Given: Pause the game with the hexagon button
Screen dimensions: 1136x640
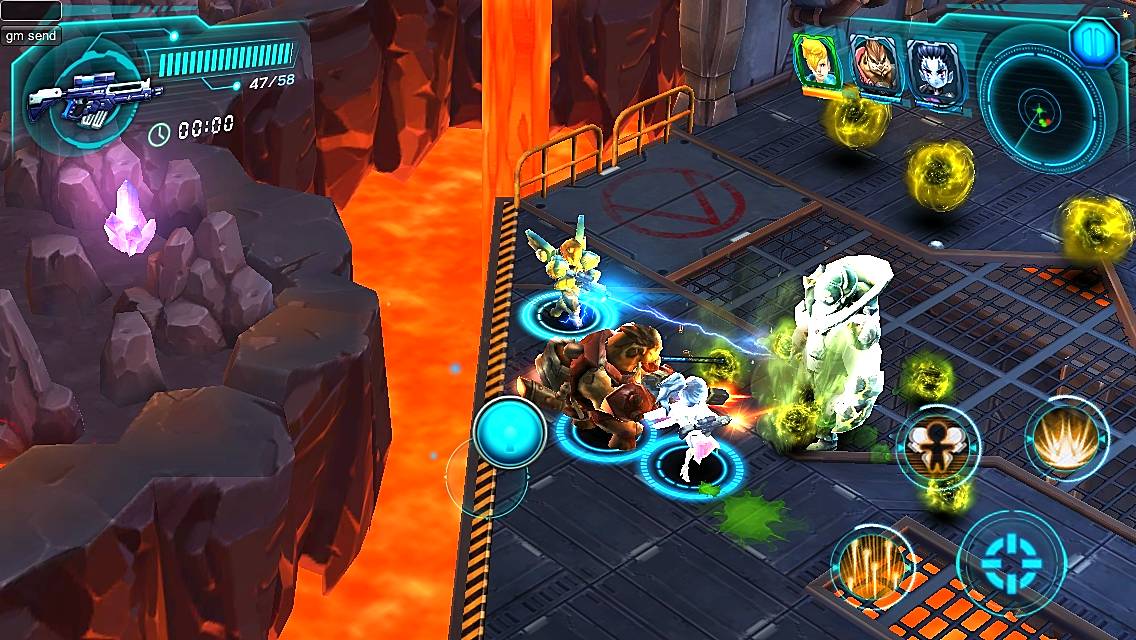Looking at the screenshot, I should (1091, 41).
